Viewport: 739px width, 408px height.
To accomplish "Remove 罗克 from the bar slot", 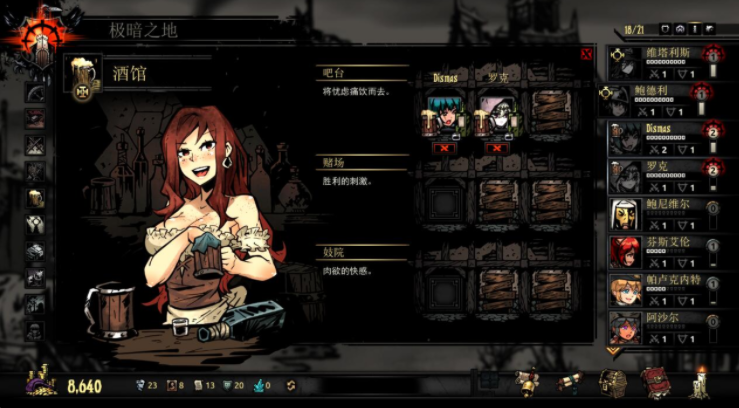I will click(x=494, y=148).
